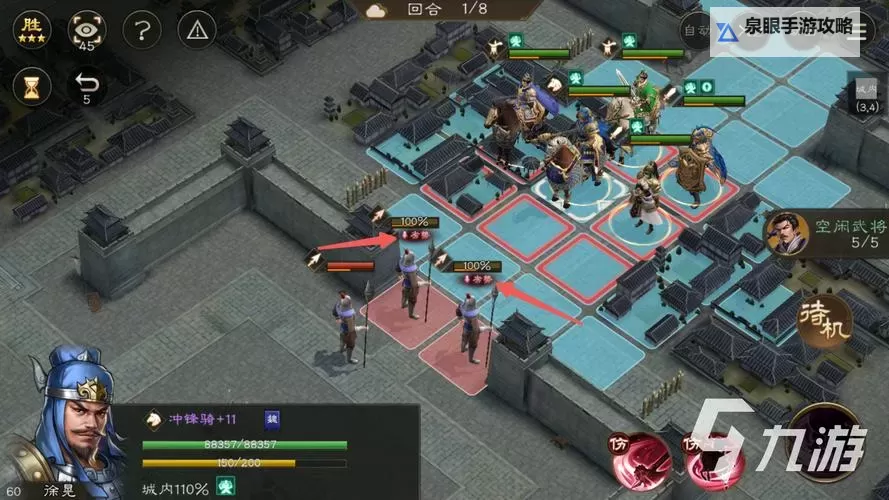Click the warning triangle alert icon
This screenshot has width=889, height=500.
coord(197,30)
